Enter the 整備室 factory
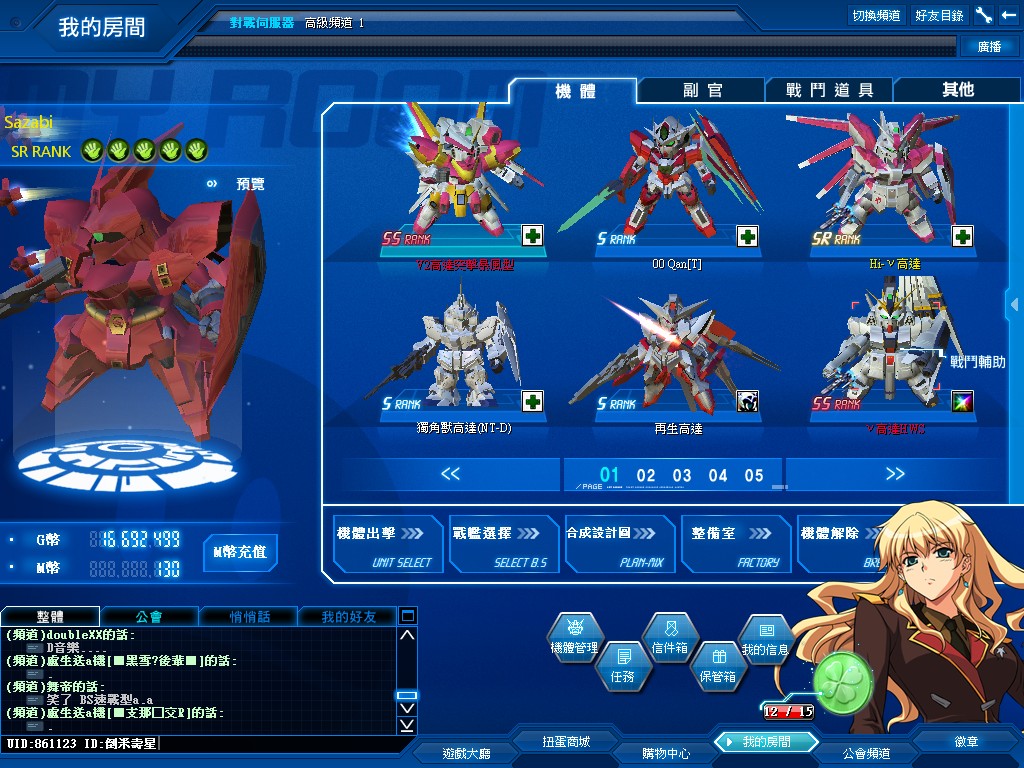The width and height of the screenshot is (1024, 768). (735, 545)
